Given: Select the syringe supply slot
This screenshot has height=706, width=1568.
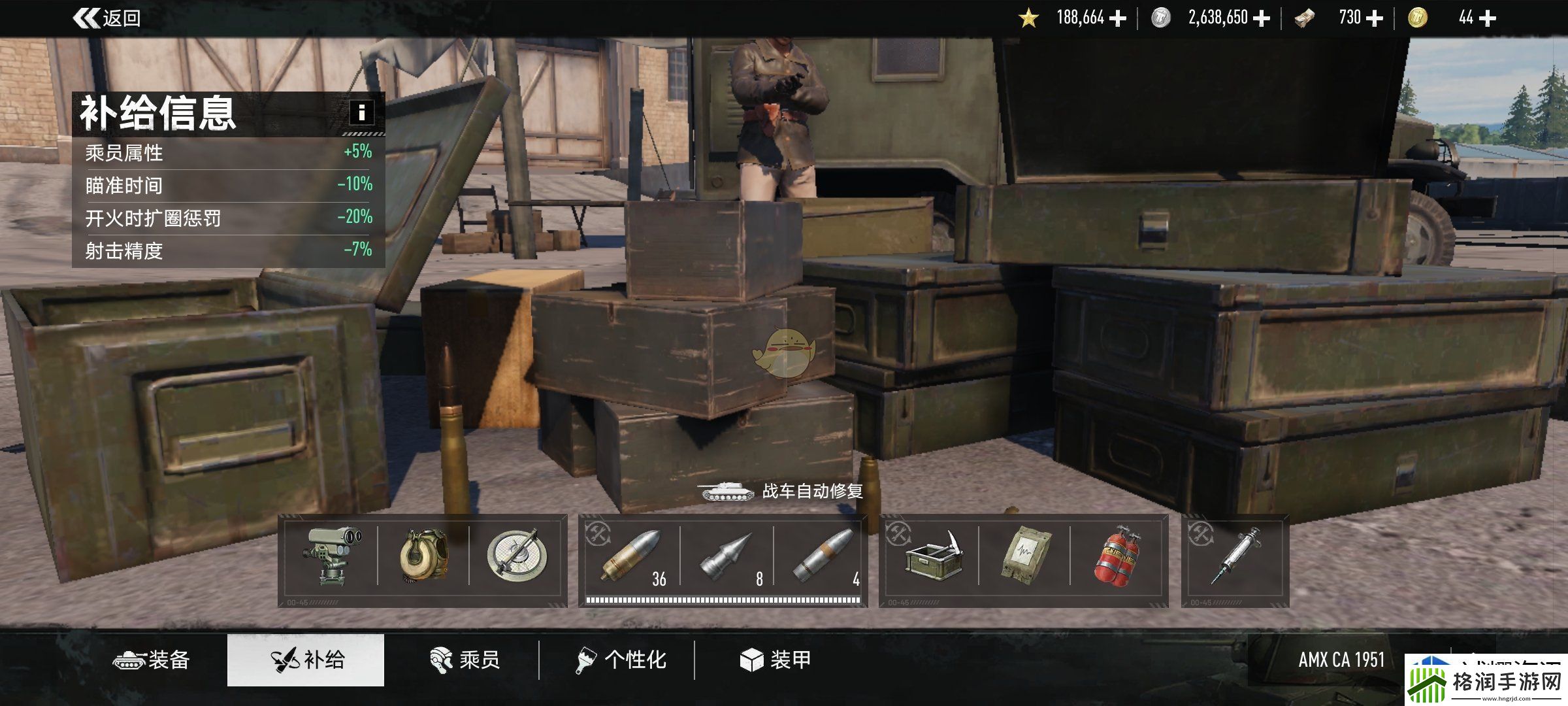Looking at the screenshot, I should pyautogui.click(x=1235, y=556).
